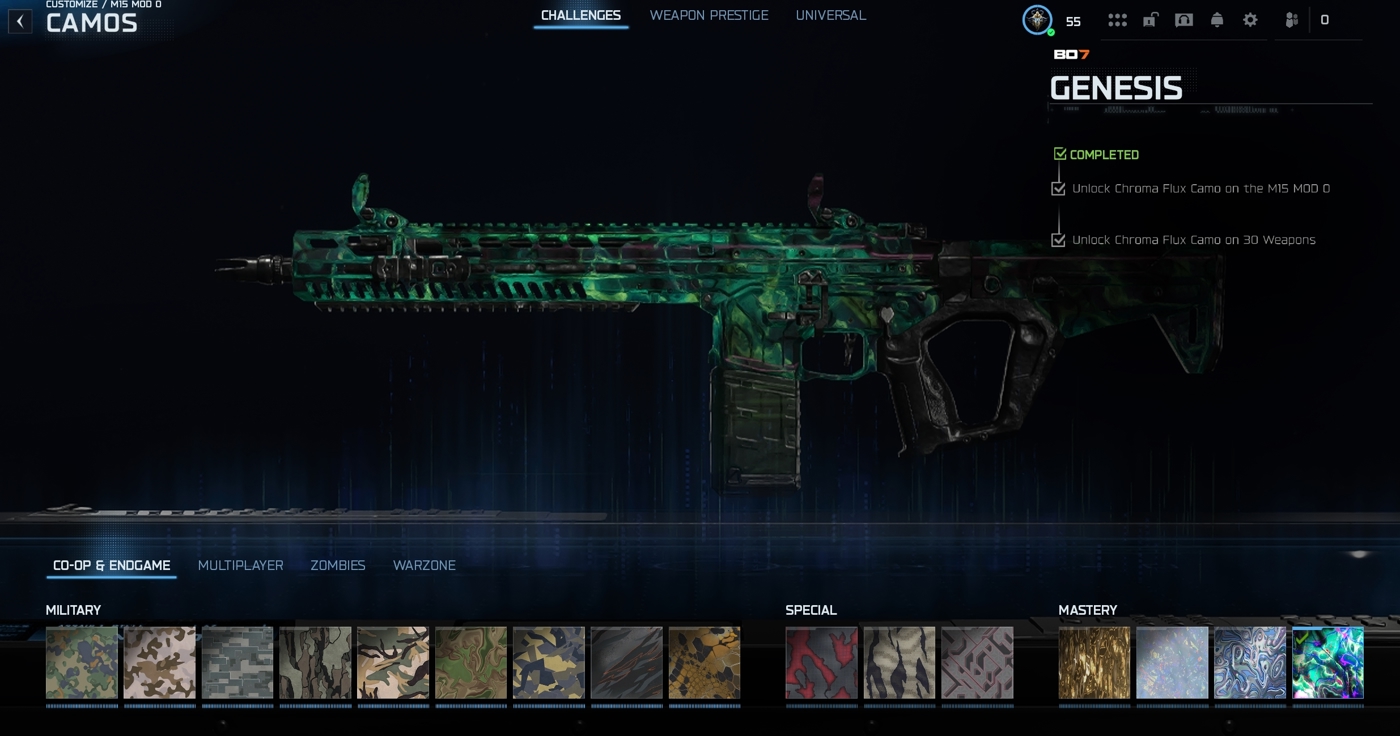
Task: Choose the gold mastery camo
Action: [1094, 663]
